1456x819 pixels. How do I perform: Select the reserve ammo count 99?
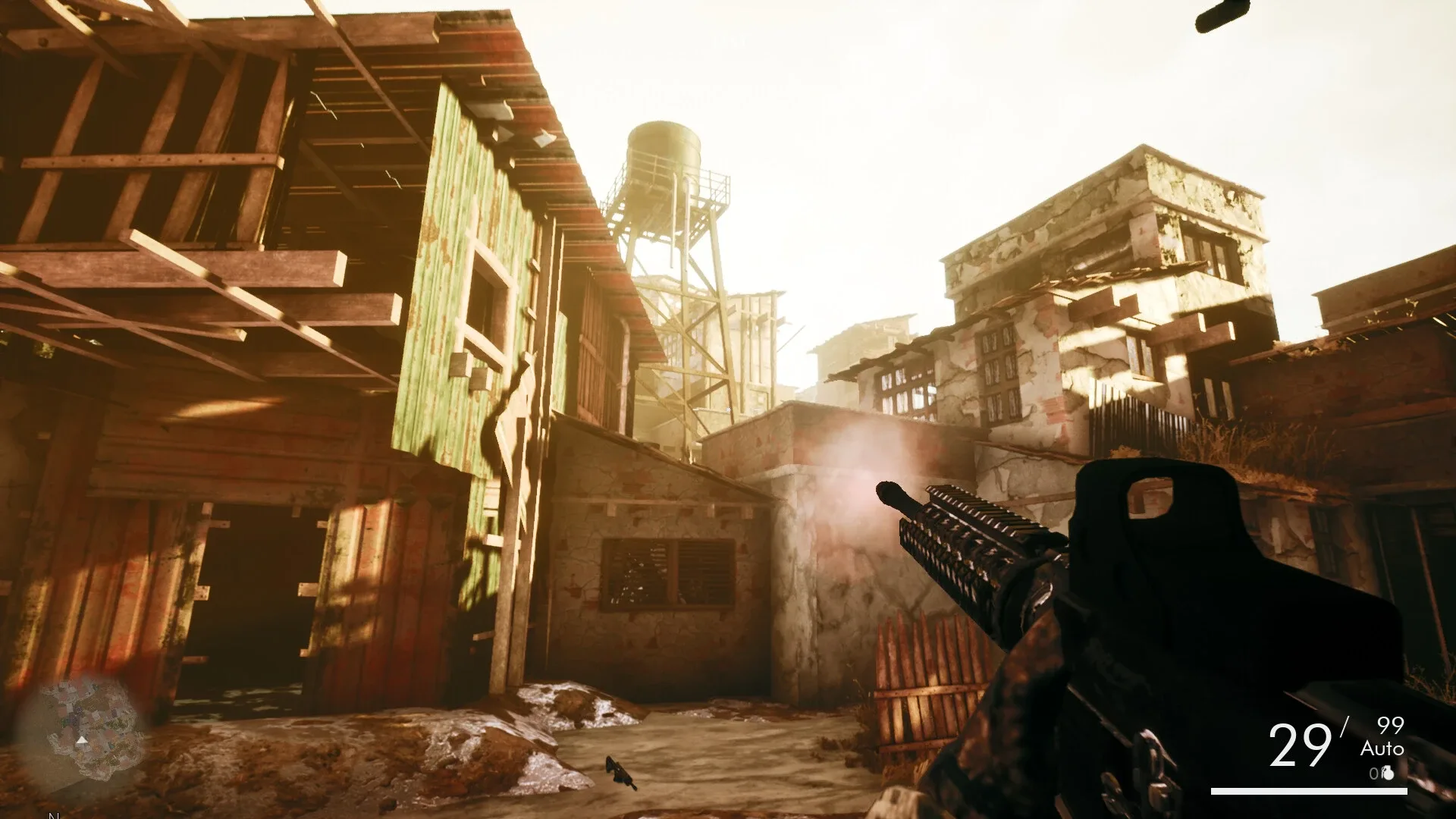(x=1390, y=726)
